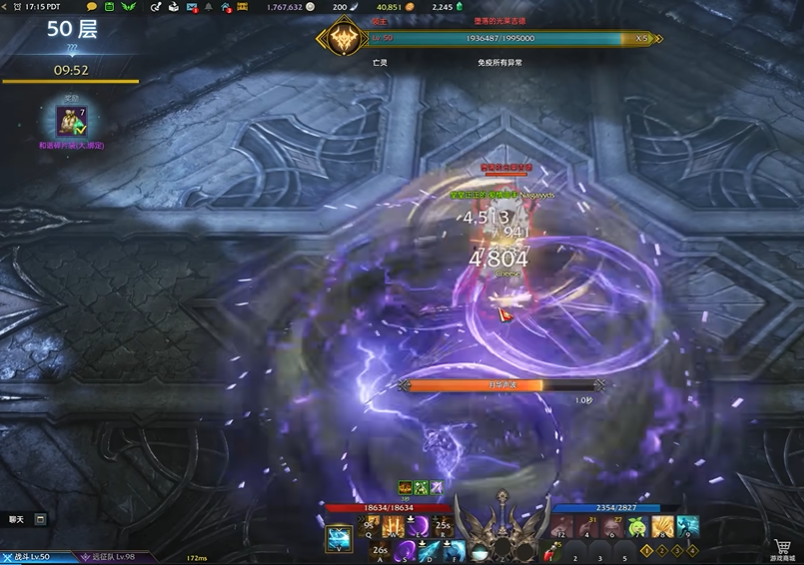Click the yellow chat bubble icon
Image resolution: width=804 pixels, height=565 pixels.
[93, 7]
